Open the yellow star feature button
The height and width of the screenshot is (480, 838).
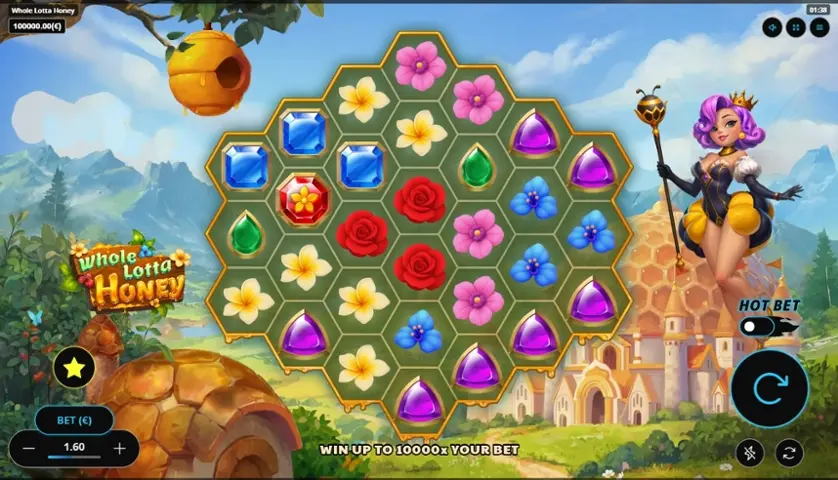pos(73,368)
